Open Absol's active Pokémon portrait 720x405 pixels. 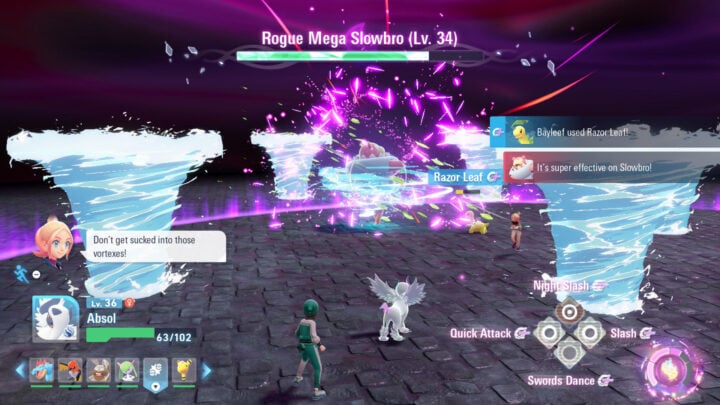tap(57, 320)
